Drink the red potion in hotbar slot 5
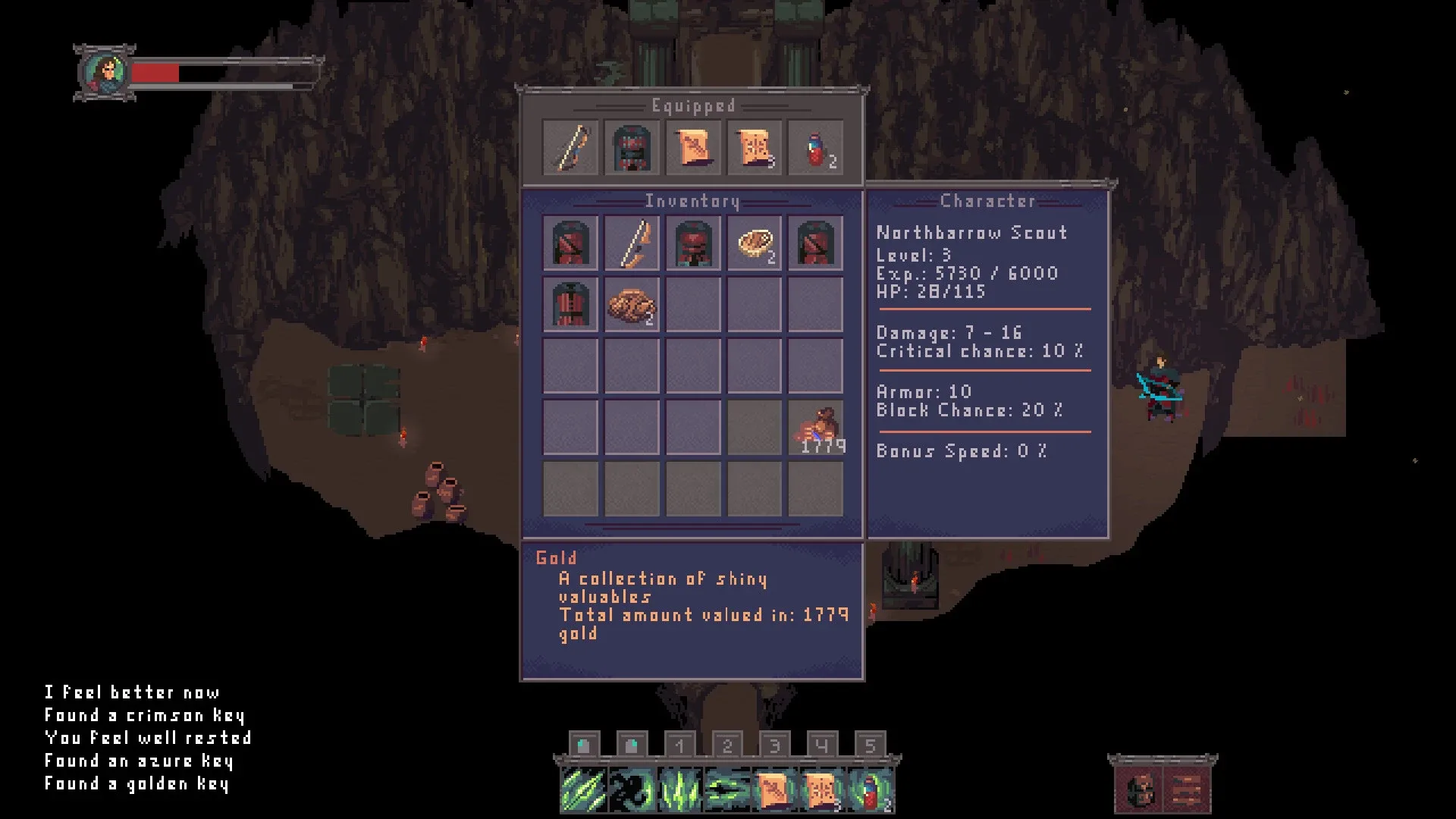Screen dimensions: 1456x819 tap(871, 789)
